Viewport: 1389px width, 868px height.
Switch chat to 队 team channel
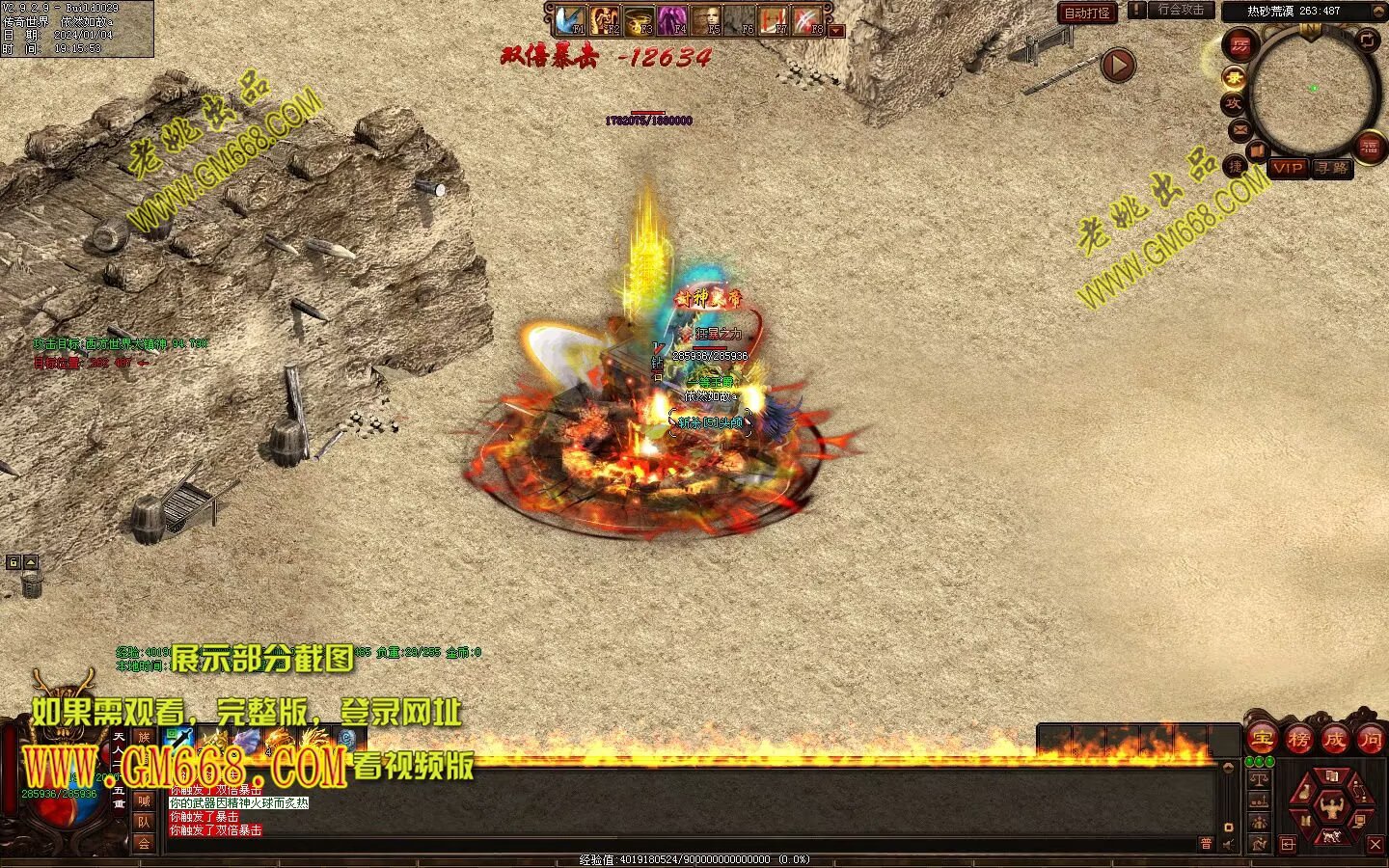click(144, 822)
